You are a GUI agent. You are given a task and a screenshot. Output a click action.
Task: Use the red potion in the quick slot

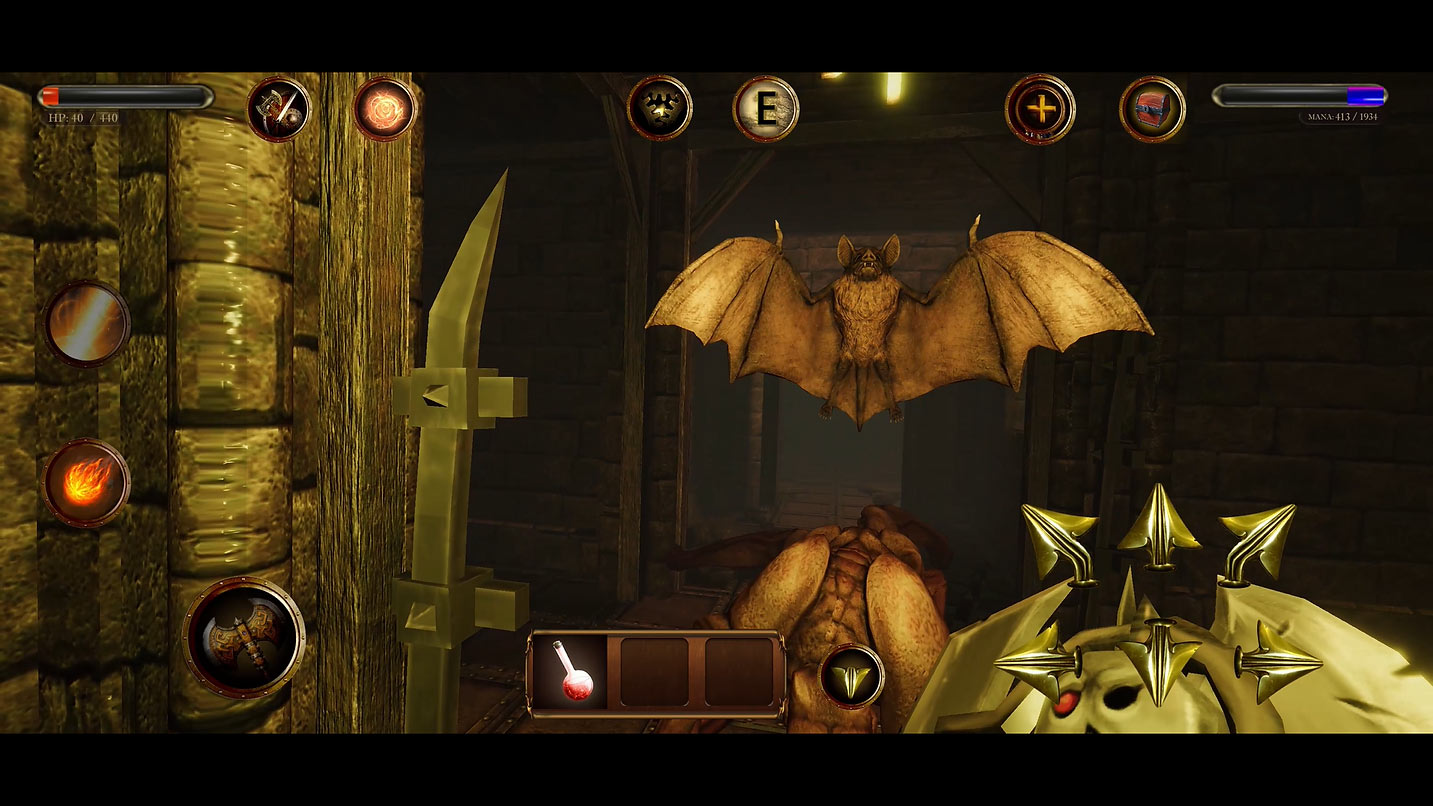[x=573, y=673]
